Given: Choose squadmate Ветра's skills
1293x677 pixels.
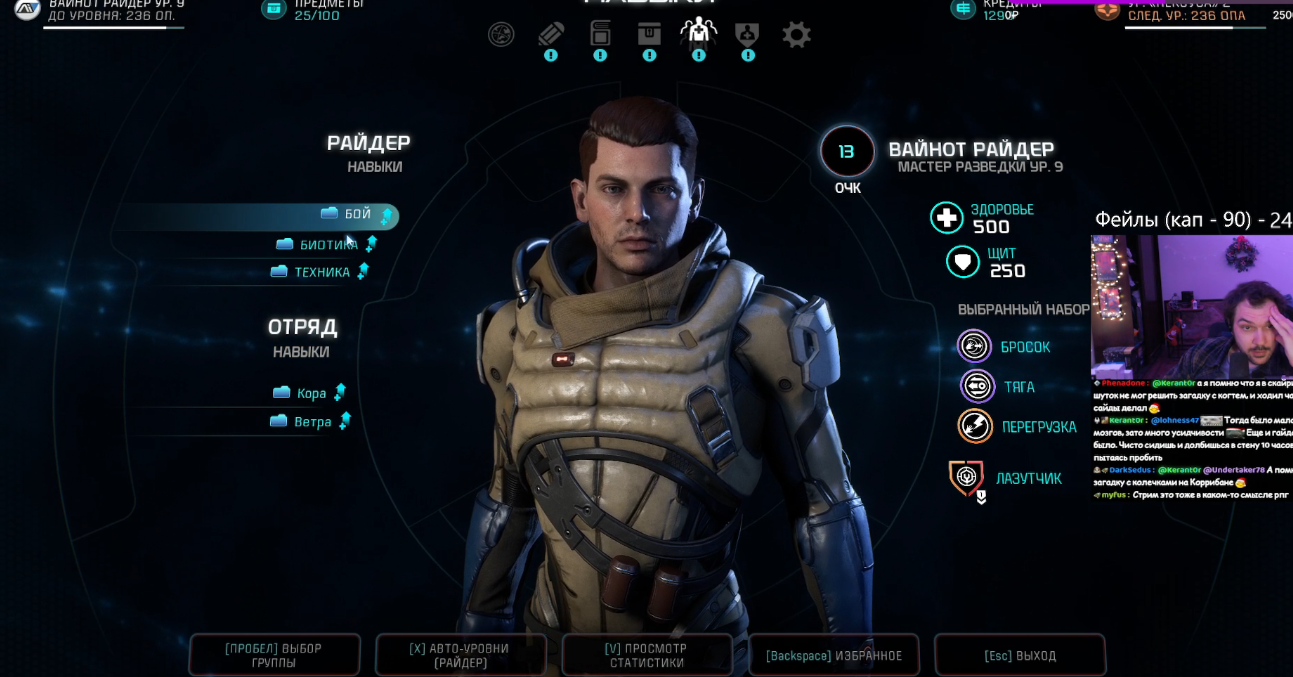Looking at the screenshot, I should click(312, 422).
